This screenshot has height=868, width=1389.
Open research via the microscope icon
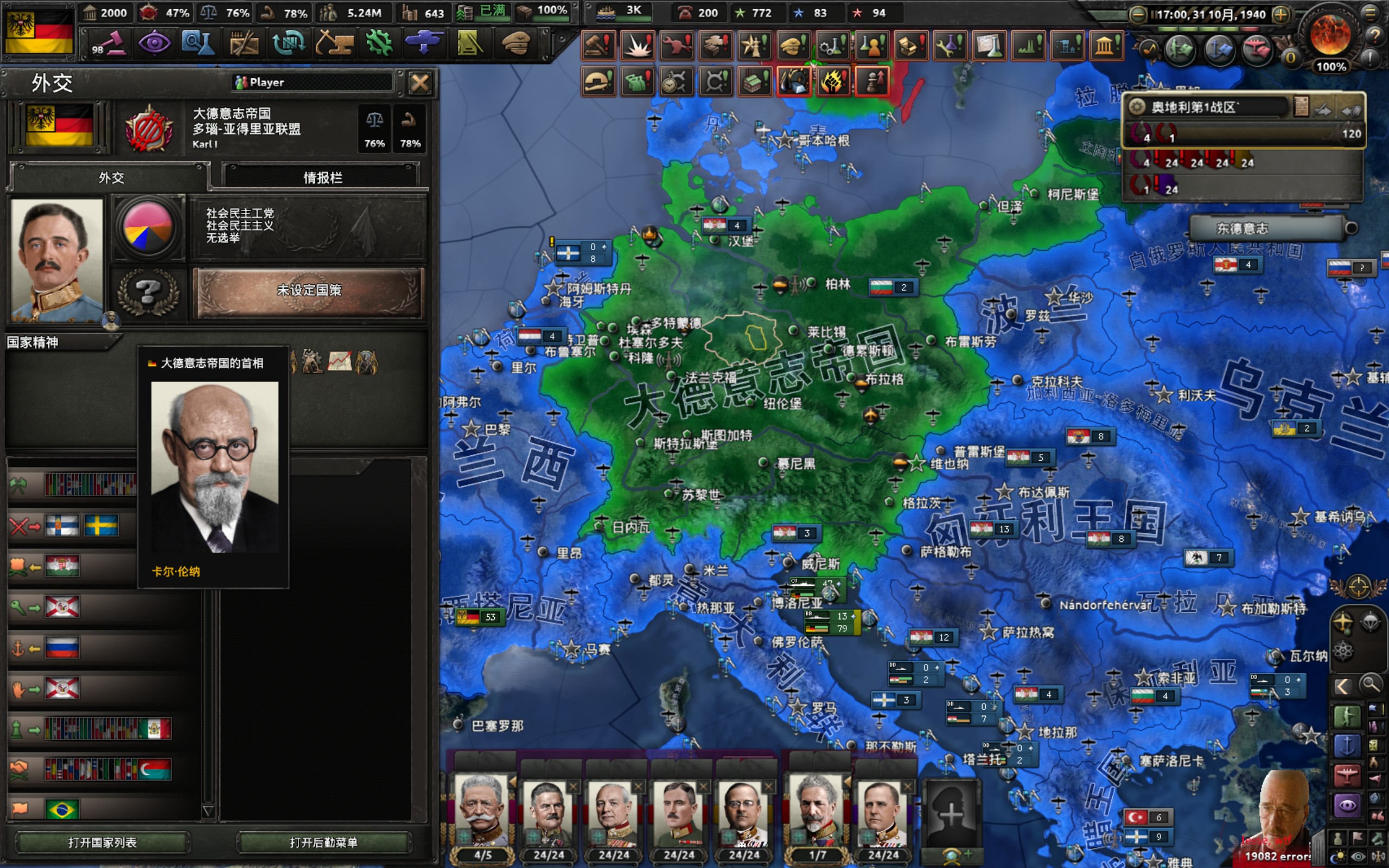coord(198,43)
